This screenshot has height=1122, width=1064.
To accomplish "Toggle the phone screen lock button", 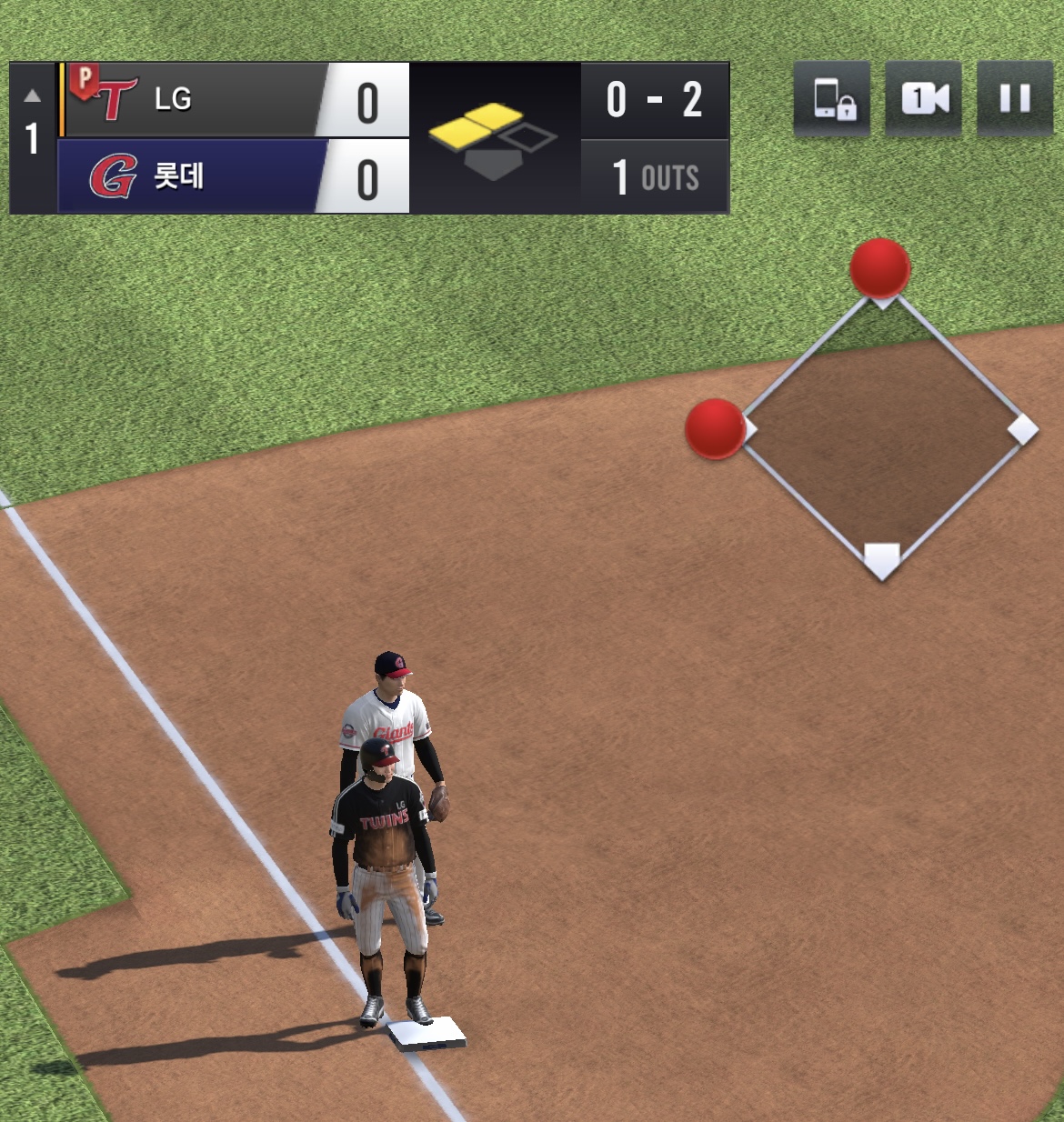I will [832, 98].
